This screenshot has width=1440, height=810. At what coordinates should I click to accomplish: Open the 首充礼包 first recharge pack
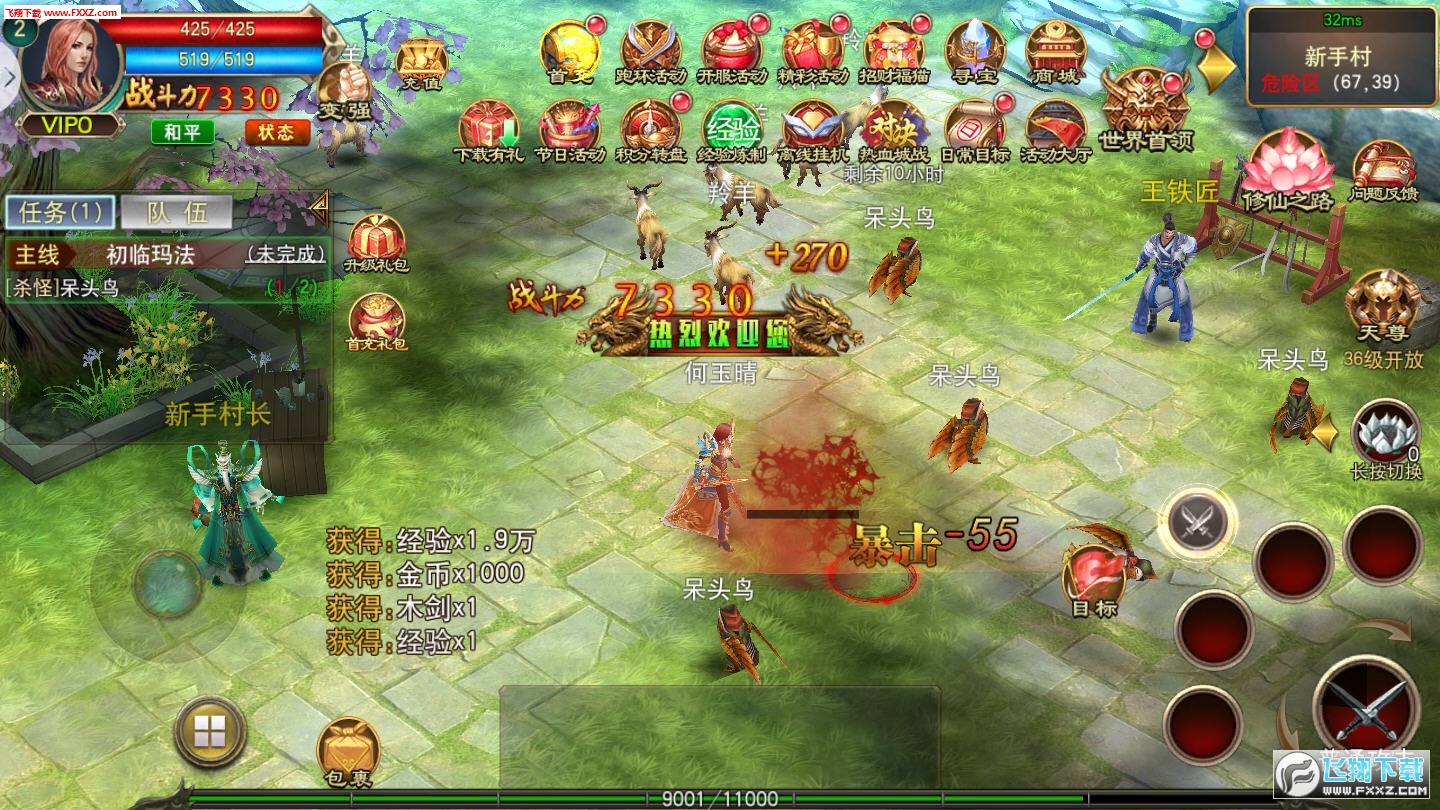point(376,322)
